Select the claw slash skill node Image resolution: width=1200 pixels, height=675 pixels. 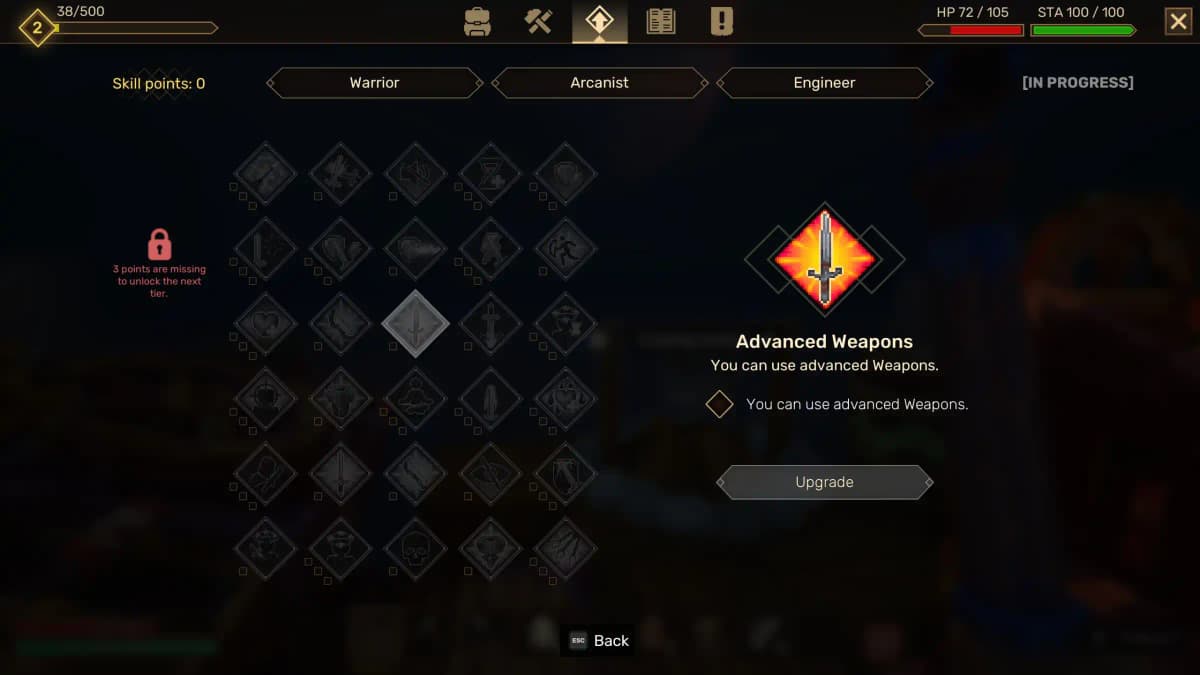click(x=565, y=549)
